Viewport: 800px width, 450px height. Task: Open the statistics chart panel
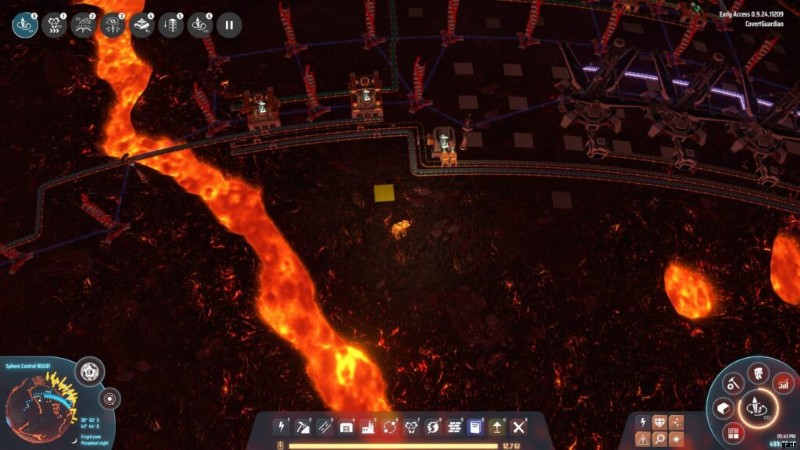[783, 382]
